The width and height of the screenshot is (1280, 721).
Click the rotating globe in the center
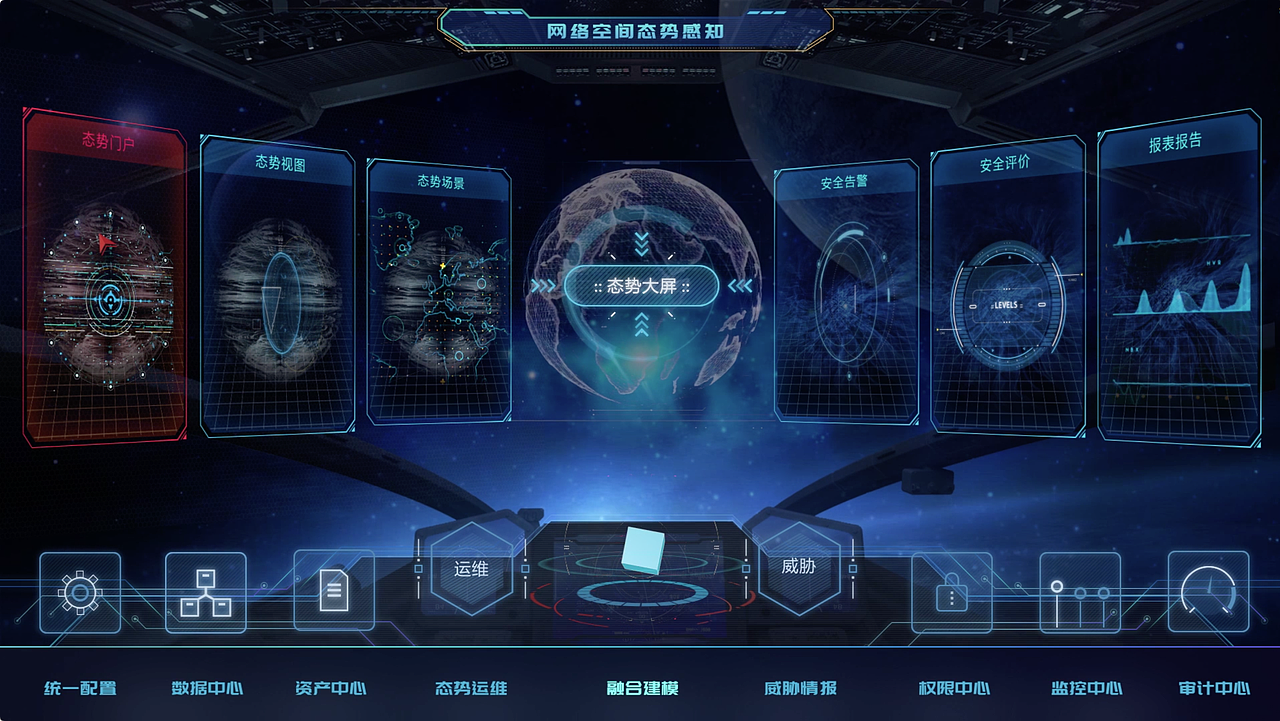(x=640, y=286)
